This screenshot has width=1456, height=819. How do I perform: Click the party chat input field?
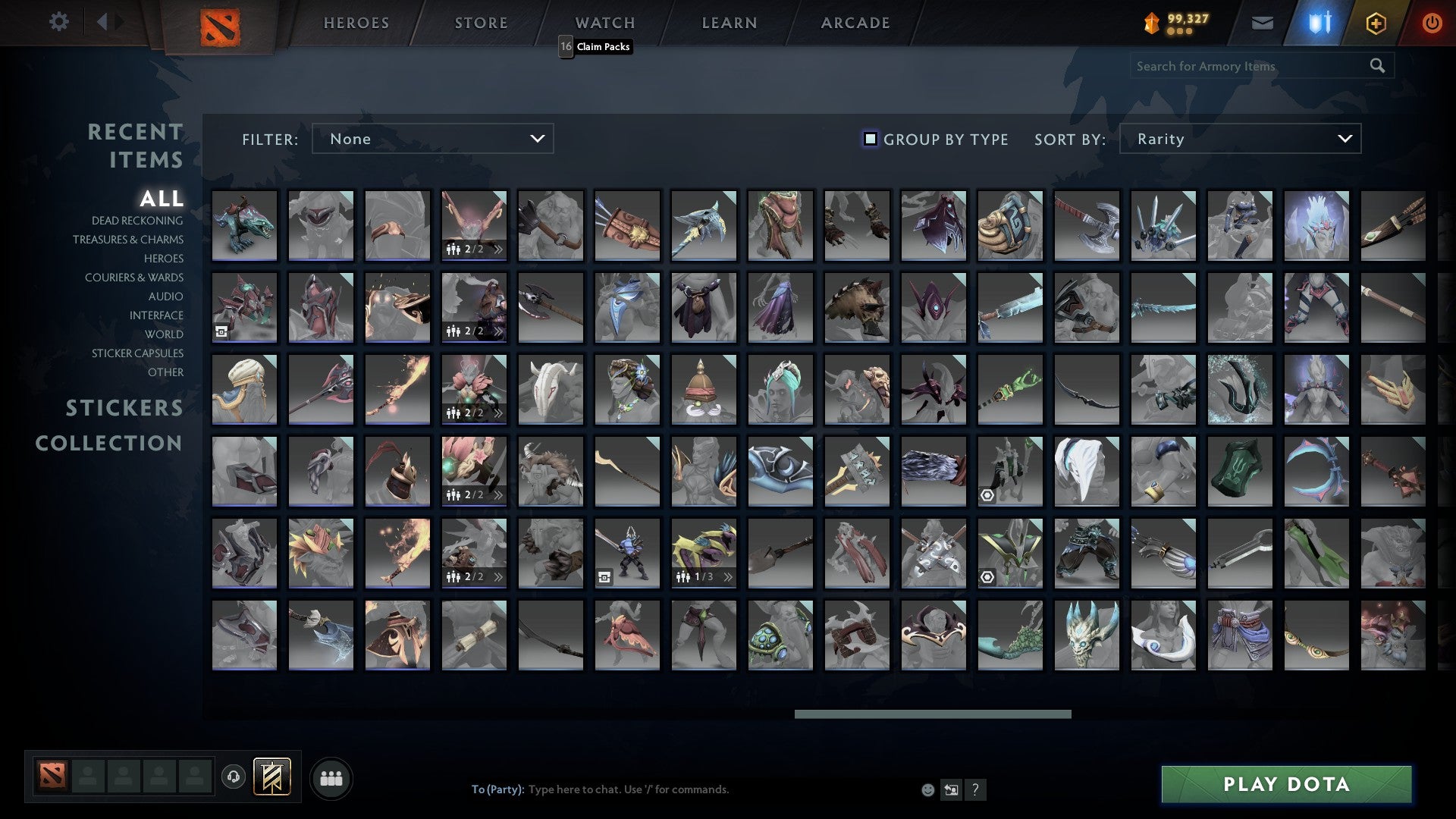[682, 789]
